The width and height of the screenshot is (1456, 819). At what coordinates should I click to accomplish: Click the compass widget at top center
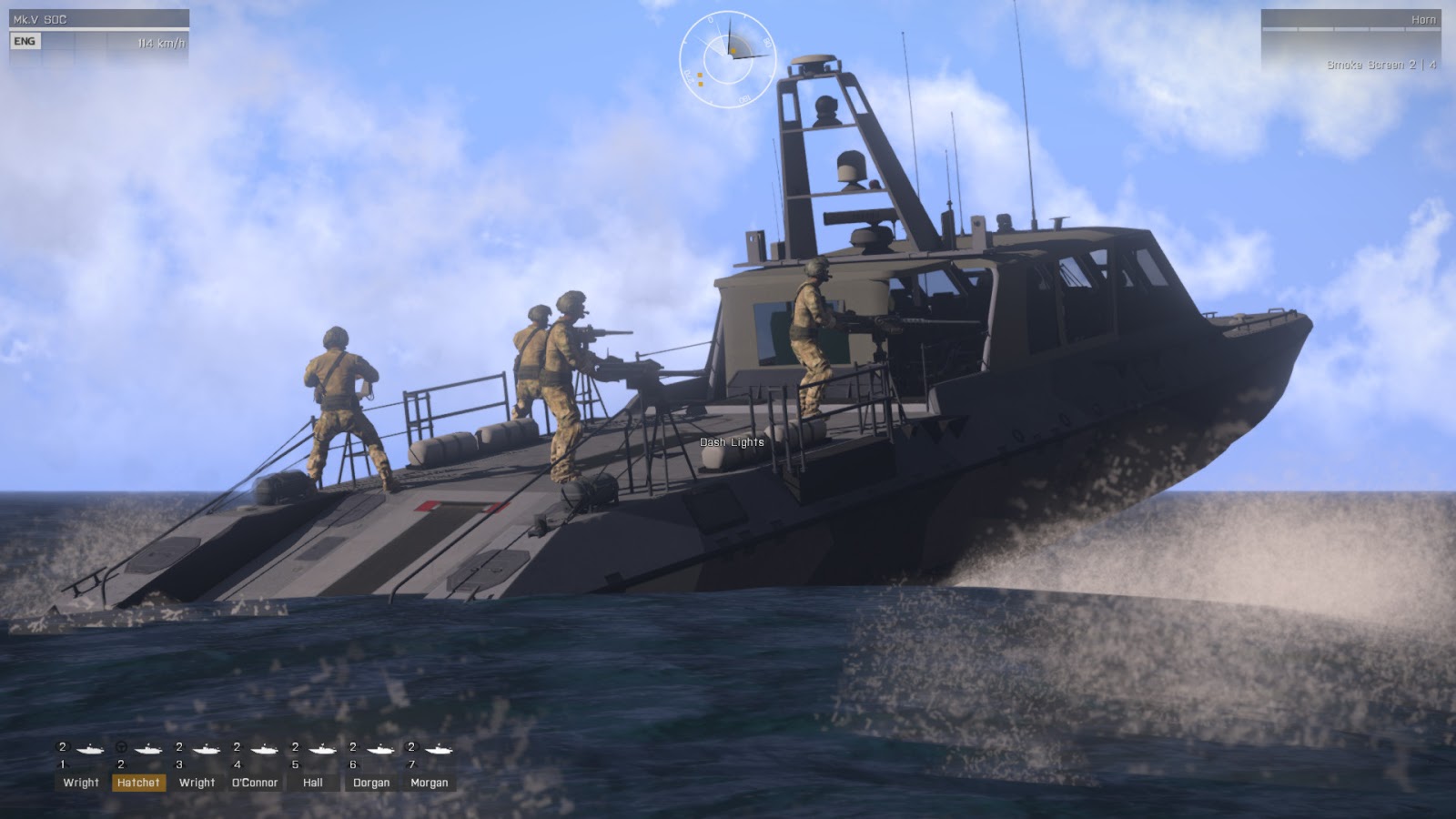[727, 56]
